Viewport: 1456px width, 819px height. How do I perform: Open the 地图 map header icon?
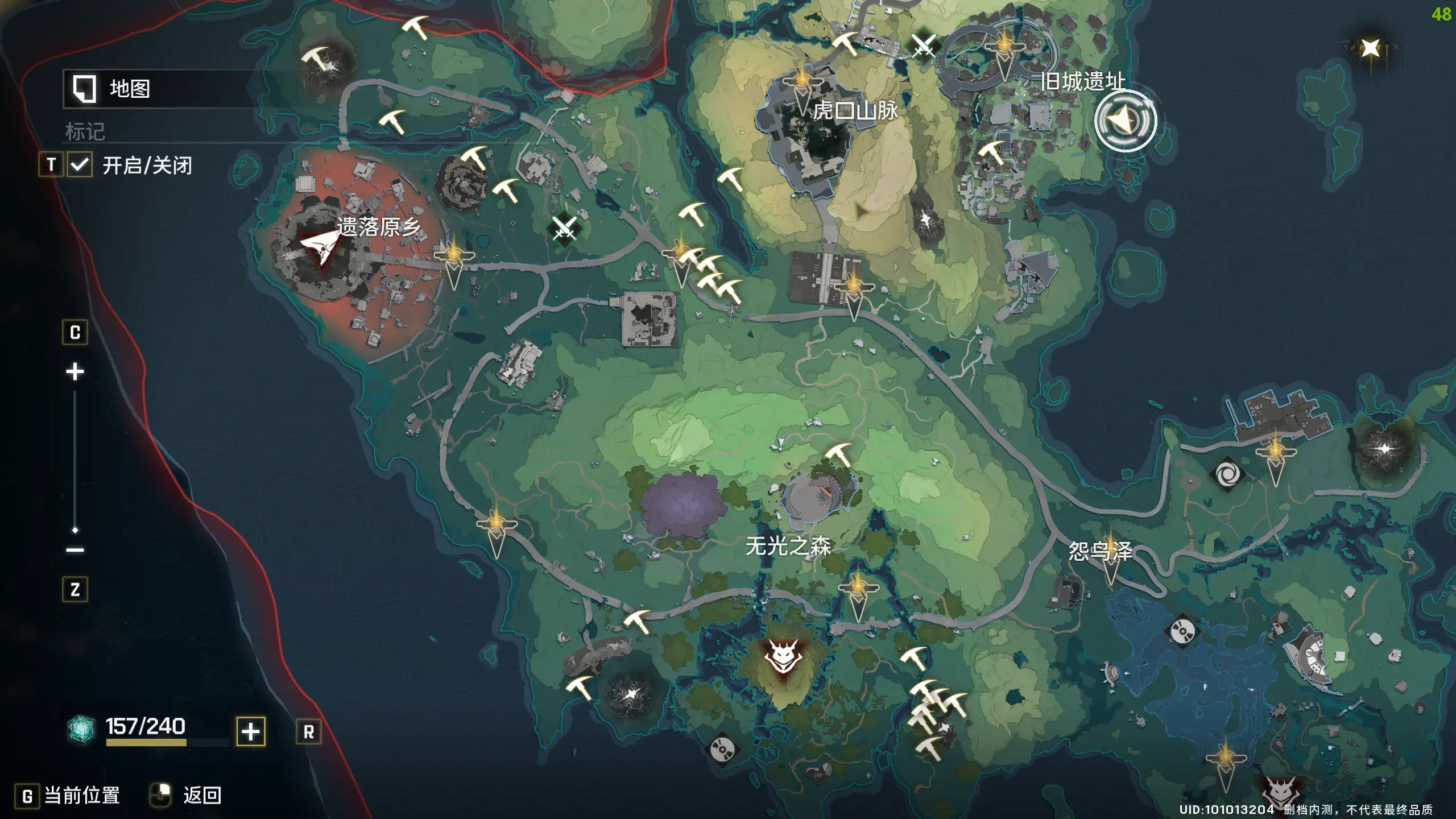[84, 89]
